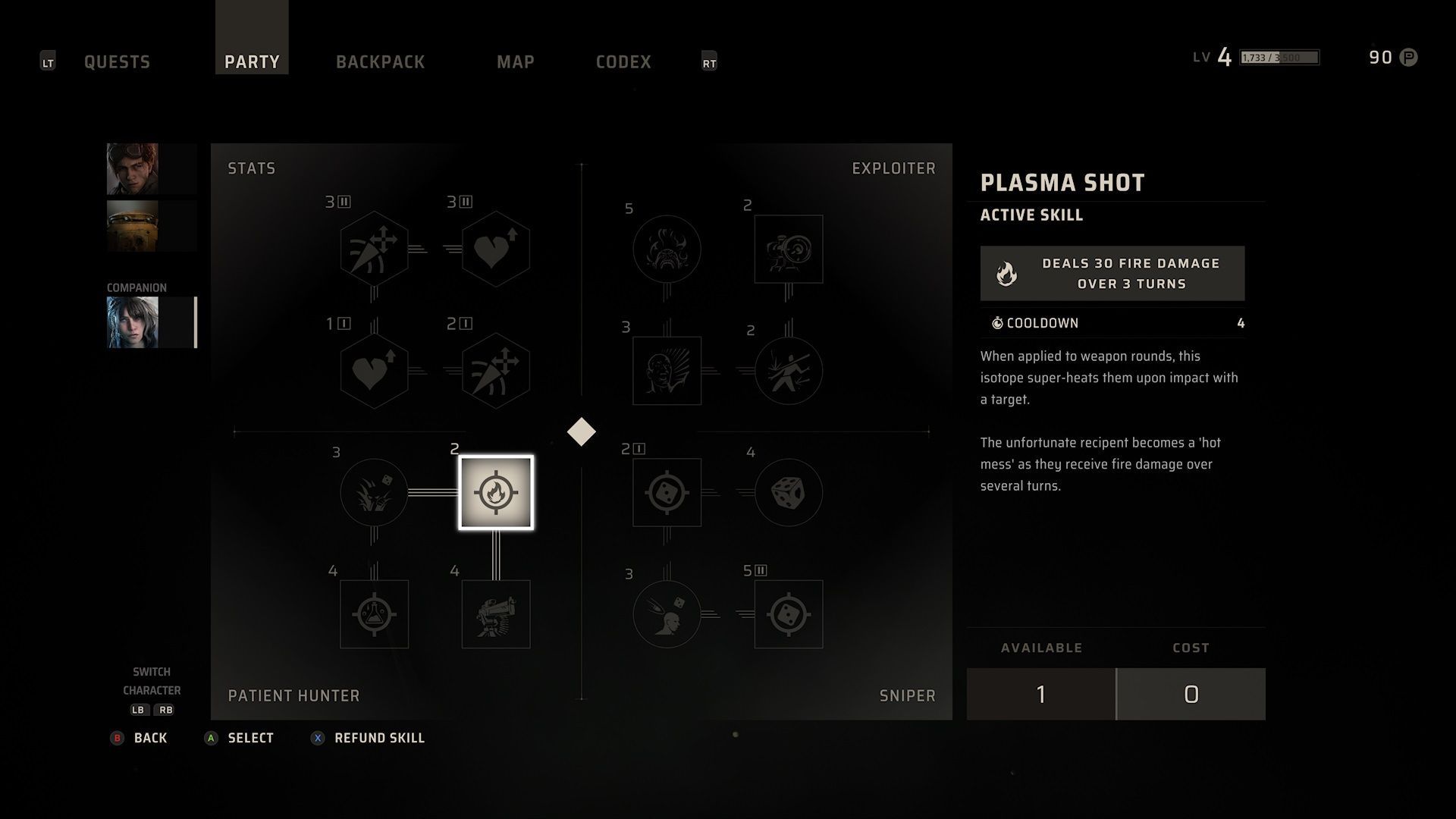Open the Map tab
Image resolution: width=1456 pixels, height=819 pixels.
click(516, 61)
